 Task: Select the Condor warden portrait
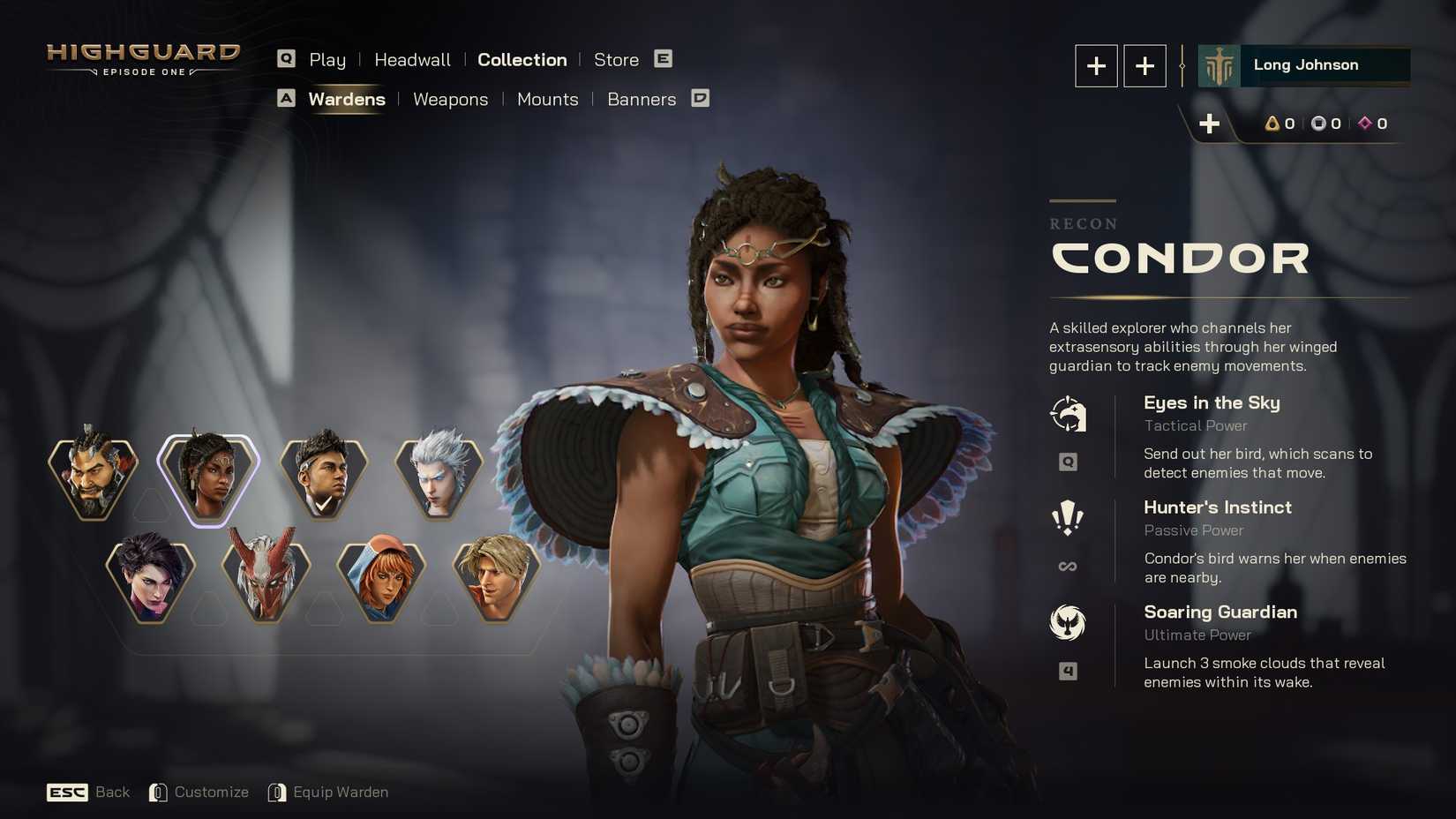point(209,477)
